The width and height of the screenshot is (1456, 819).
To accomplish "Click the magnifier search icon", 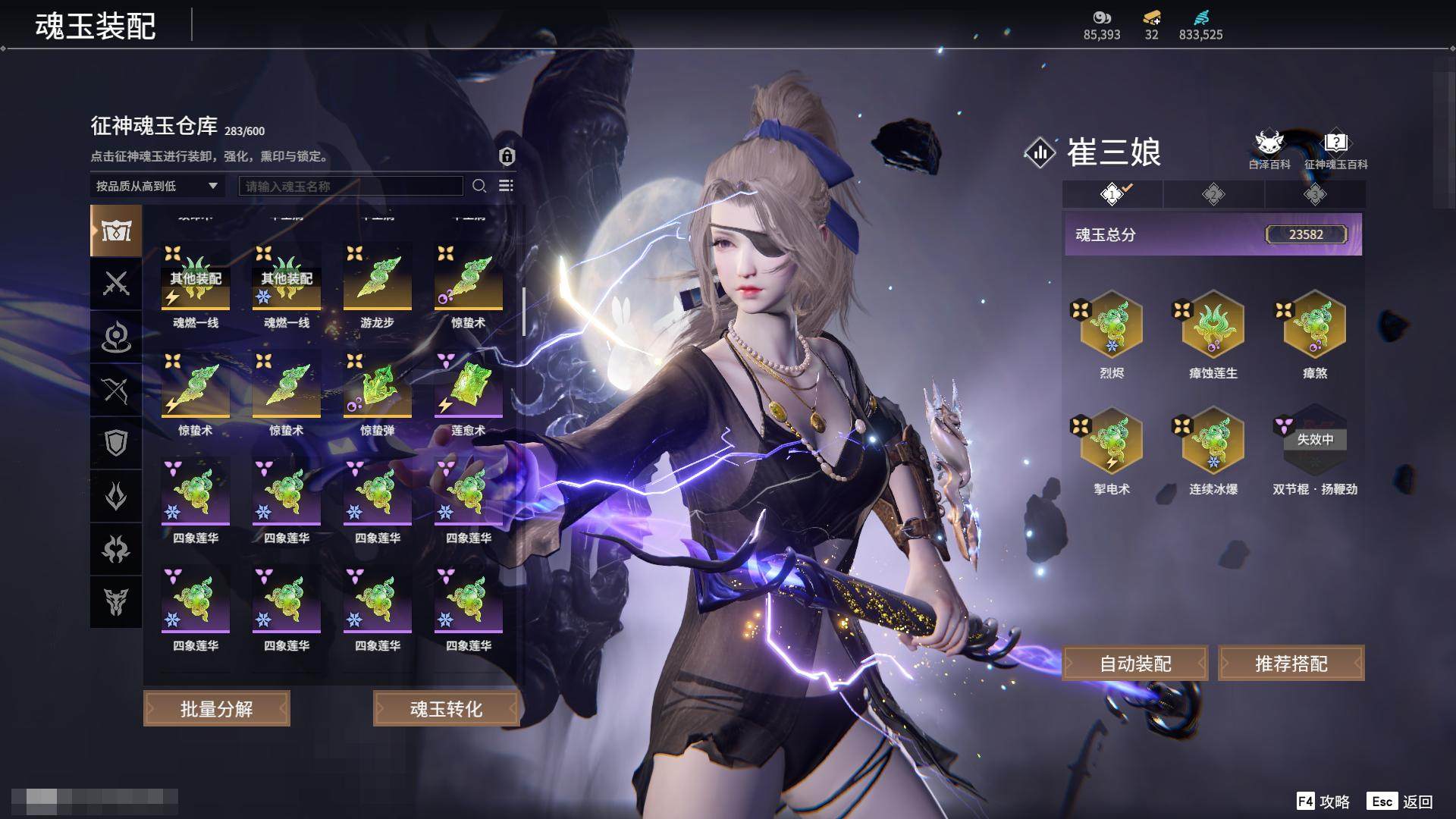I will click(479, 186).
